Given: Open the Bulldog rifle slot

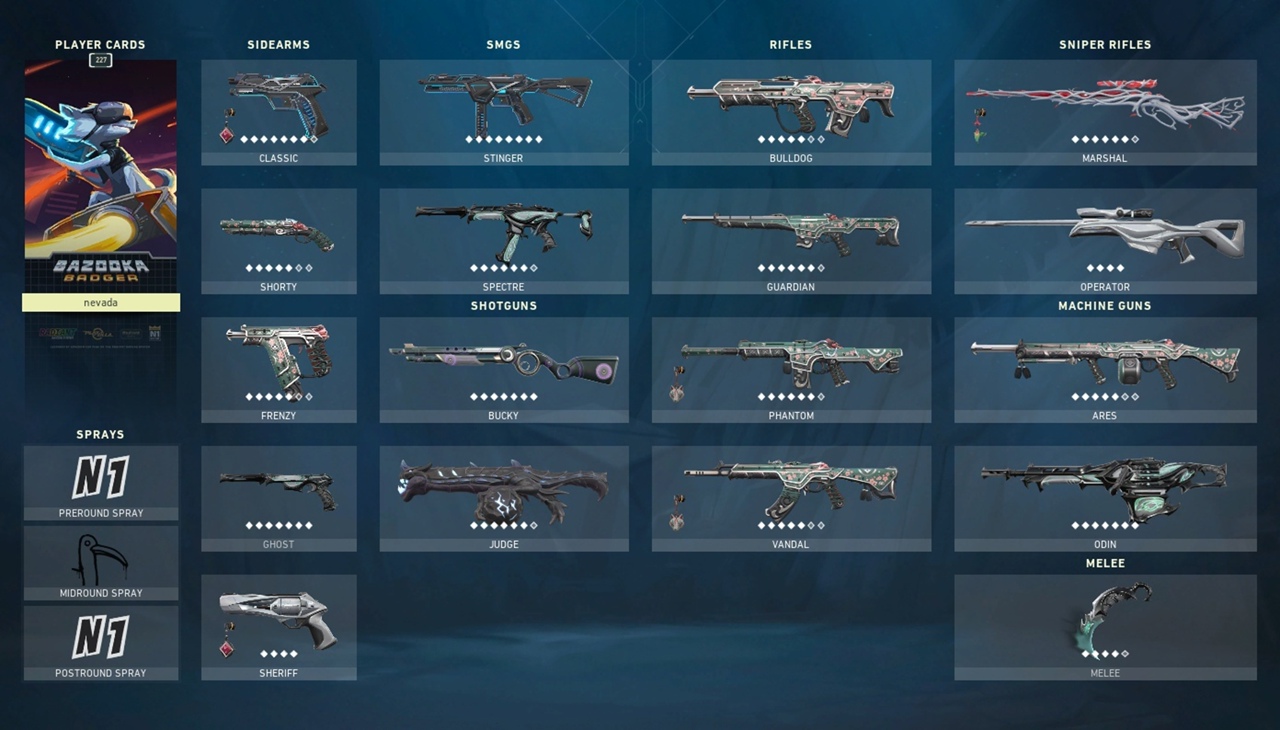Looking at the screenshot, I should pyautogui.click(x=791, y=111).
